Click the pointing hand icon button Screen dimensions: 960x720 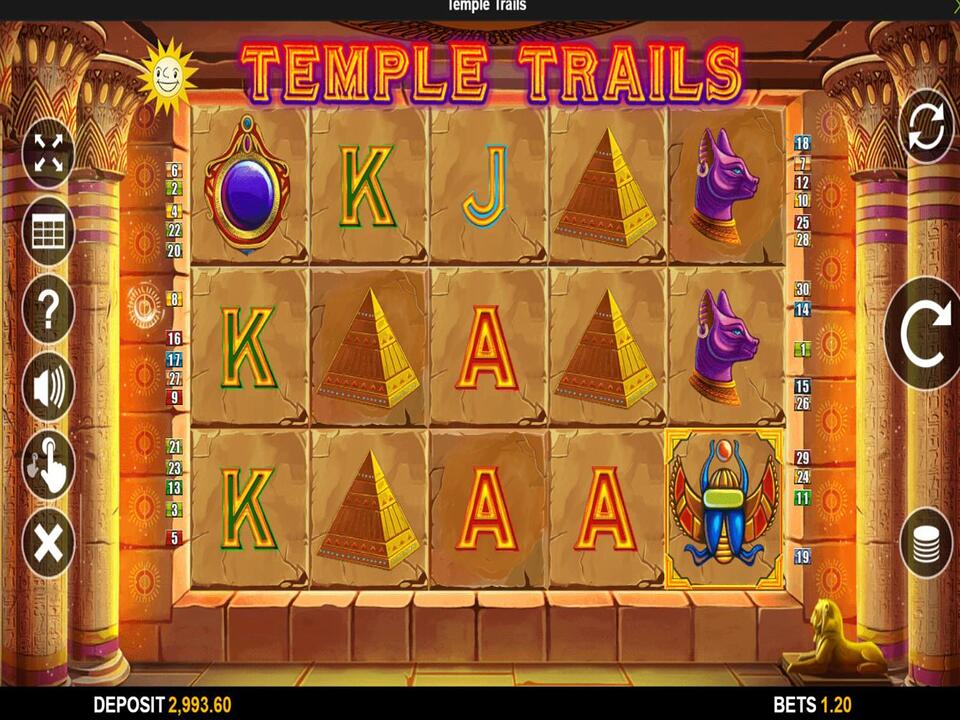[x=48, y=465]
